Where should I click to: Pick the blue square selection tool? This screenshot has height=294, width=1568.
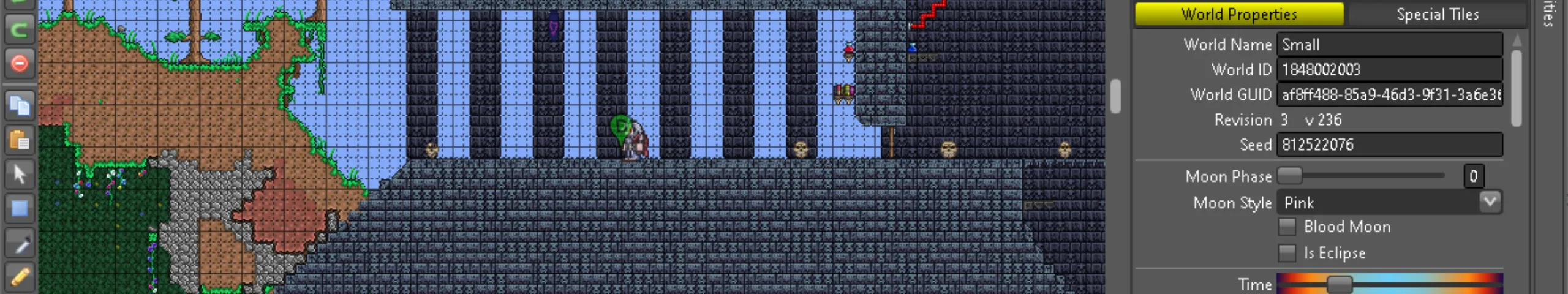coord(20,208)
